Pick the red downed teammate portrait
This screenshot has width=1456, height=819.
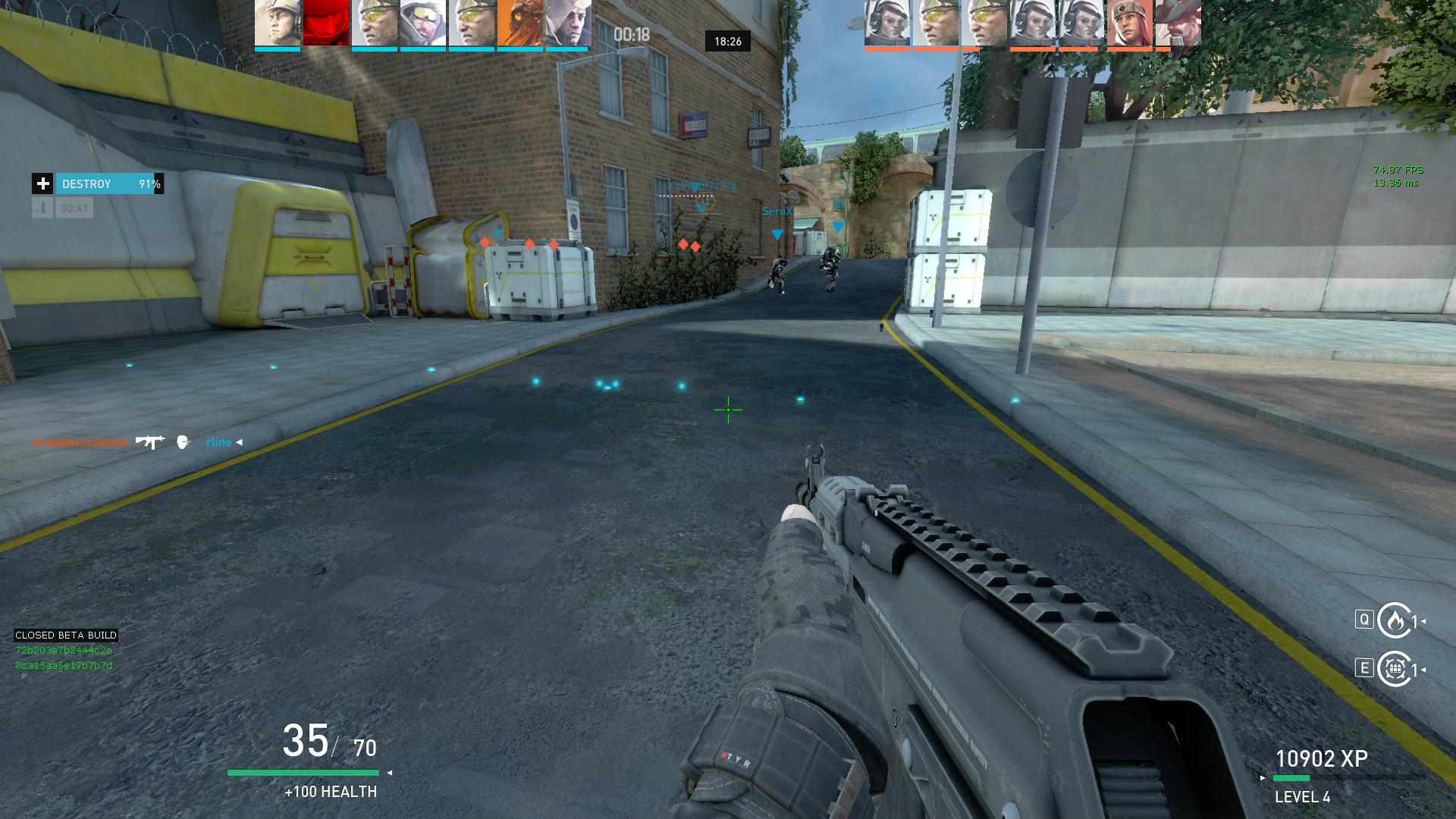pyautogui.click(x=326, y=24)
